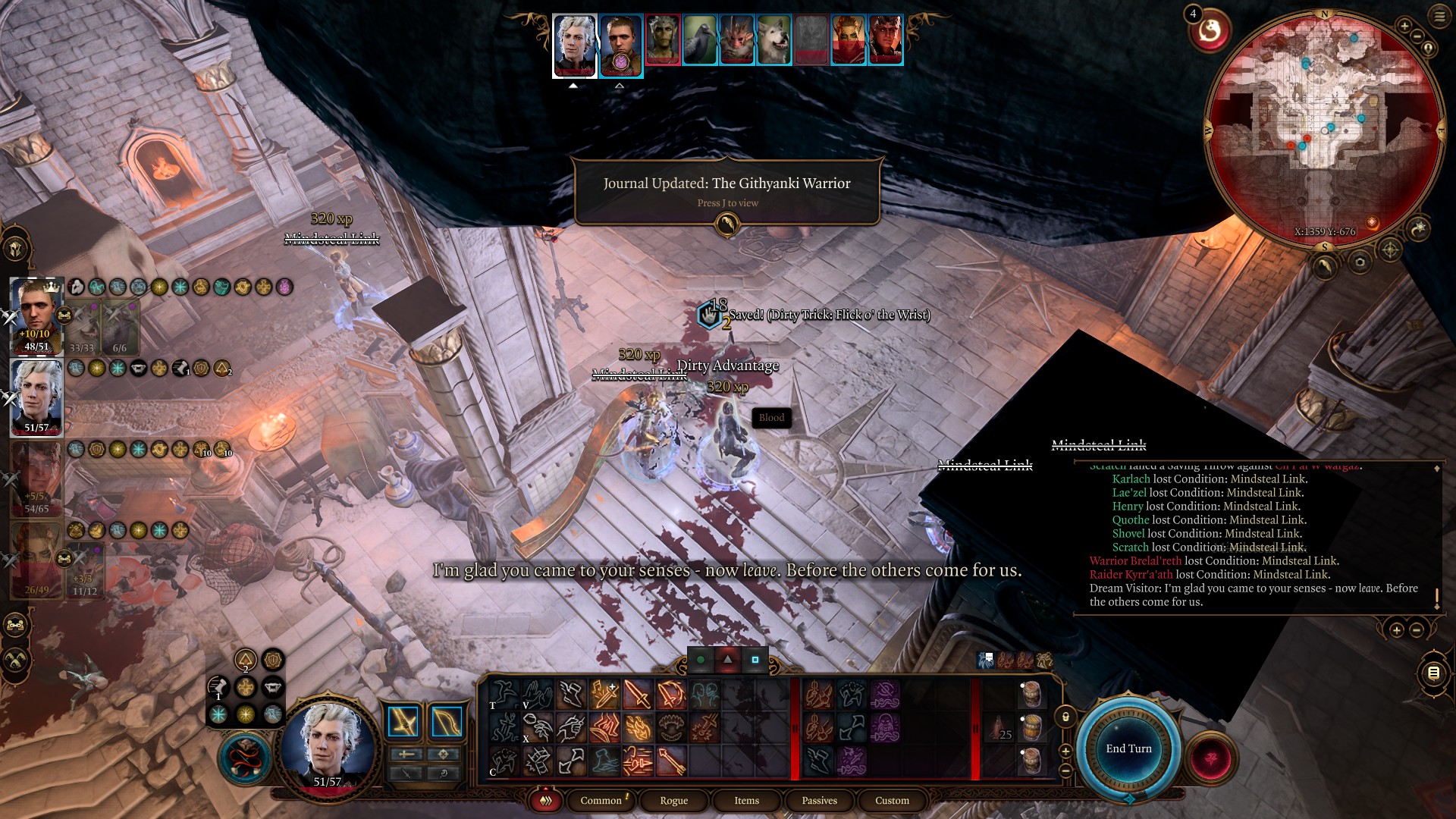1456x819 pixels.
Task: Switch to the Common hotbar tab
Action: [x=601, y=800]
